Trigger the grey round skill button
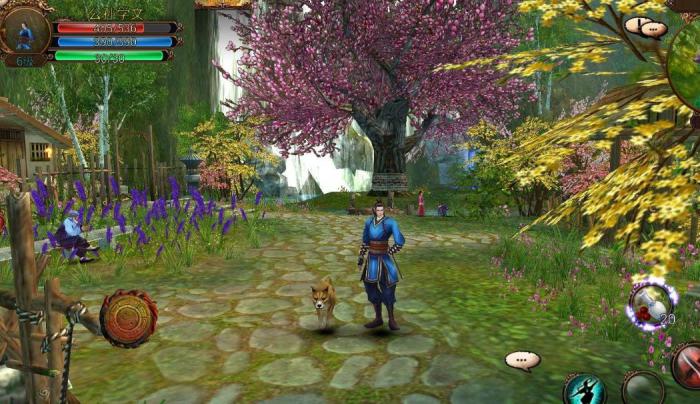Viewport: 700px width, 404px height. (x=642, y=389)
